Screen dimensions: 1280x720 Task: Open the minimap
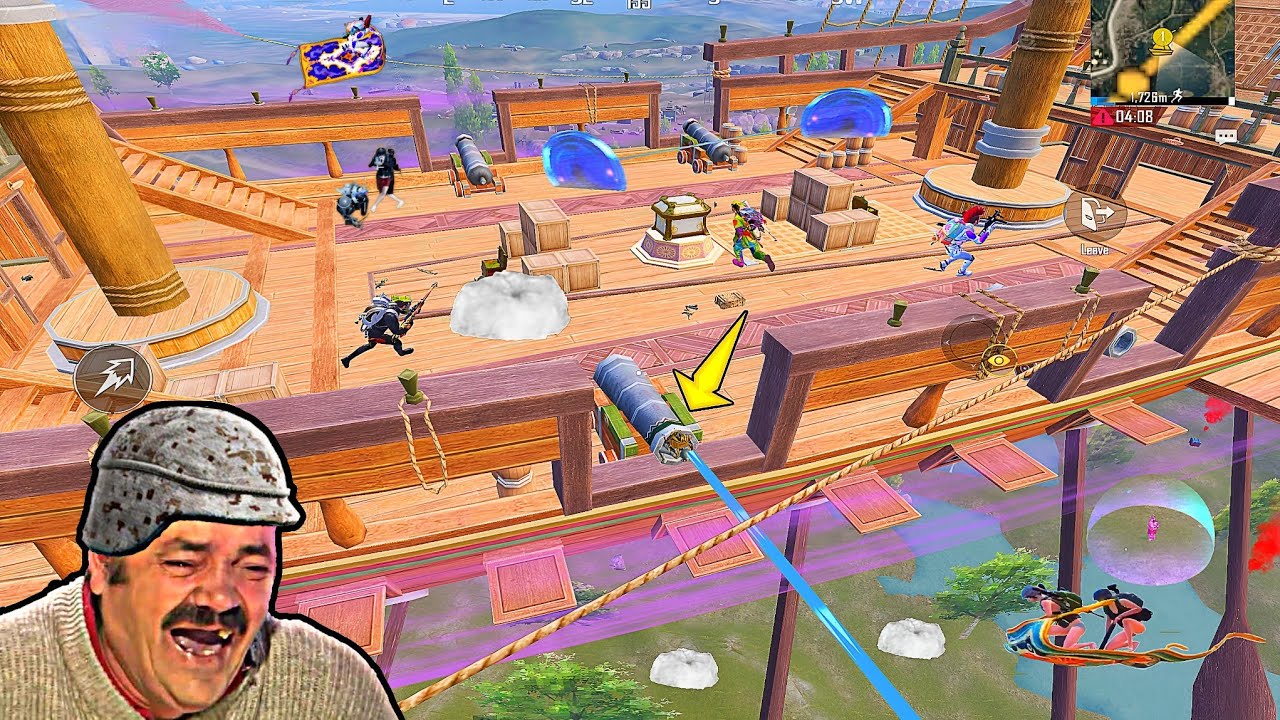(x=1161, y=47)
